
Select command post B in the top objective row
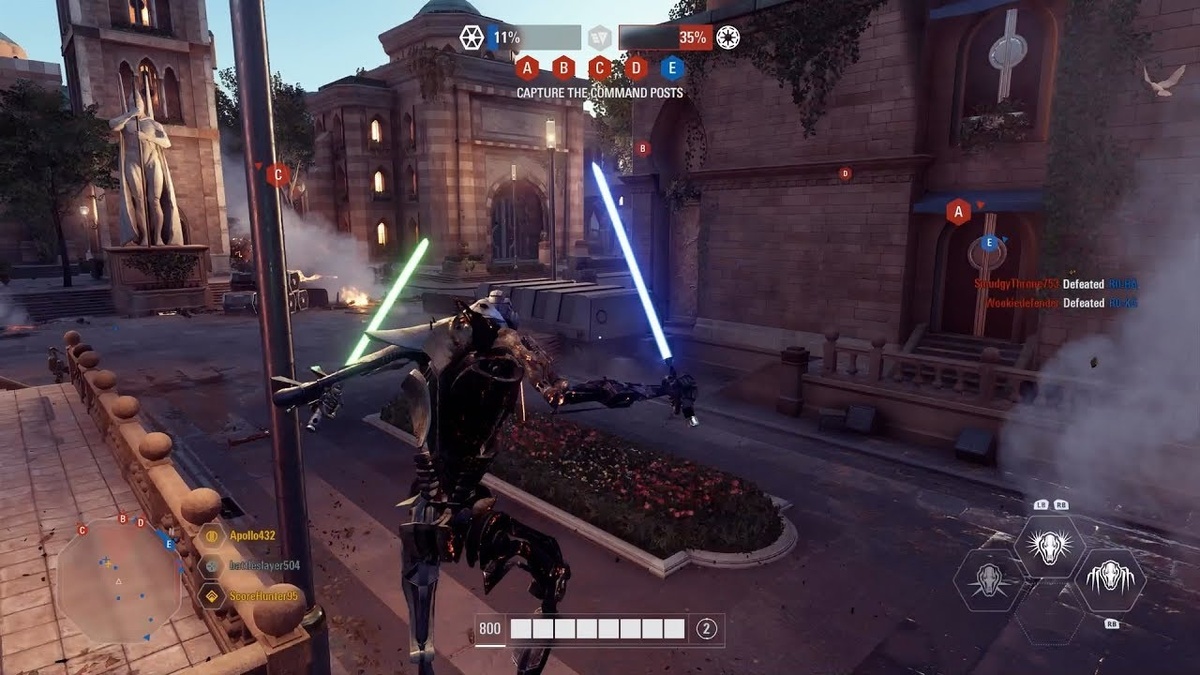[564, 68]
